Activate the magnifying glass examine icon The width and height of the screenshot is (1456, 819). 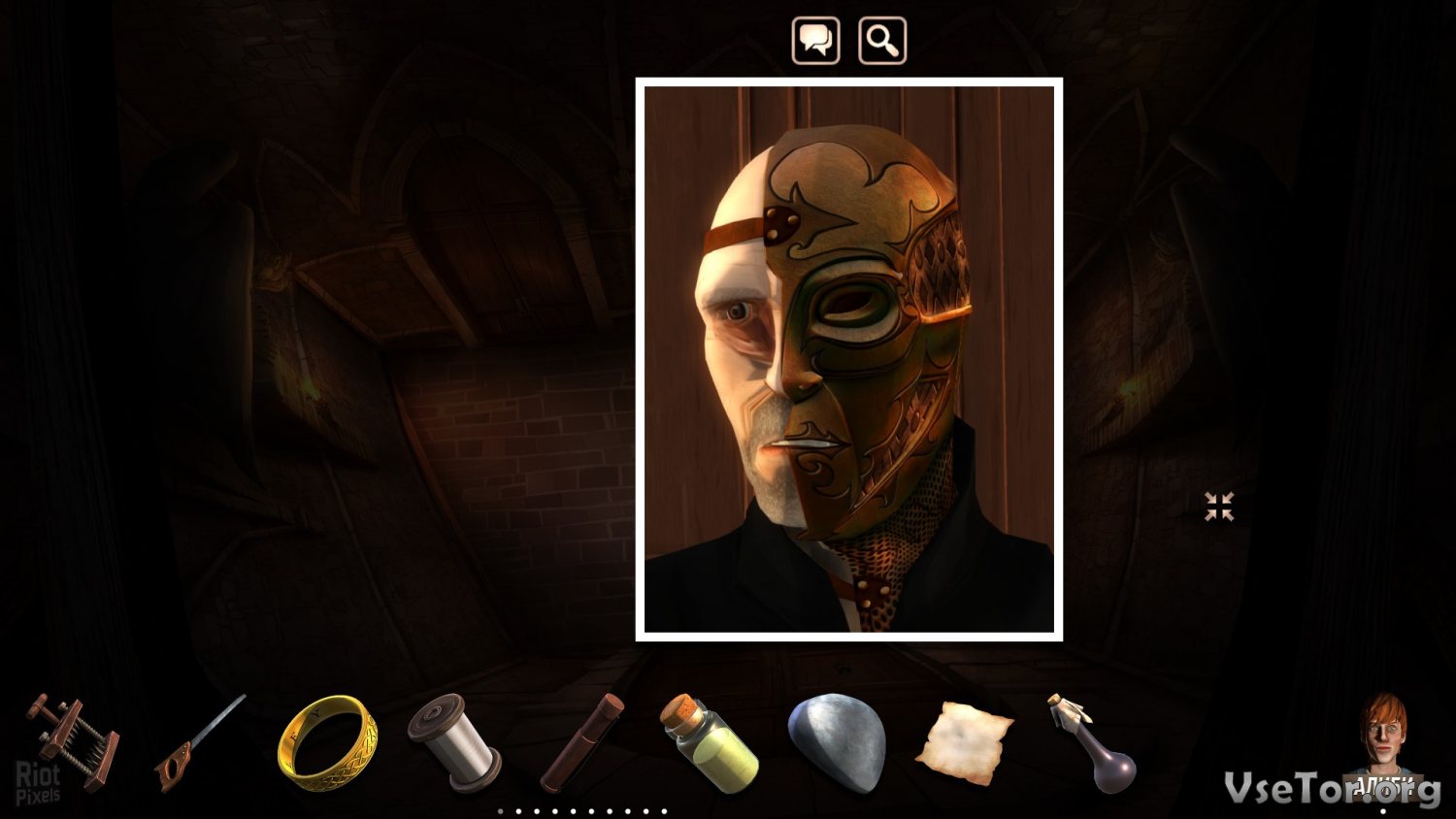pyautogui.click(x=882, y=41)
